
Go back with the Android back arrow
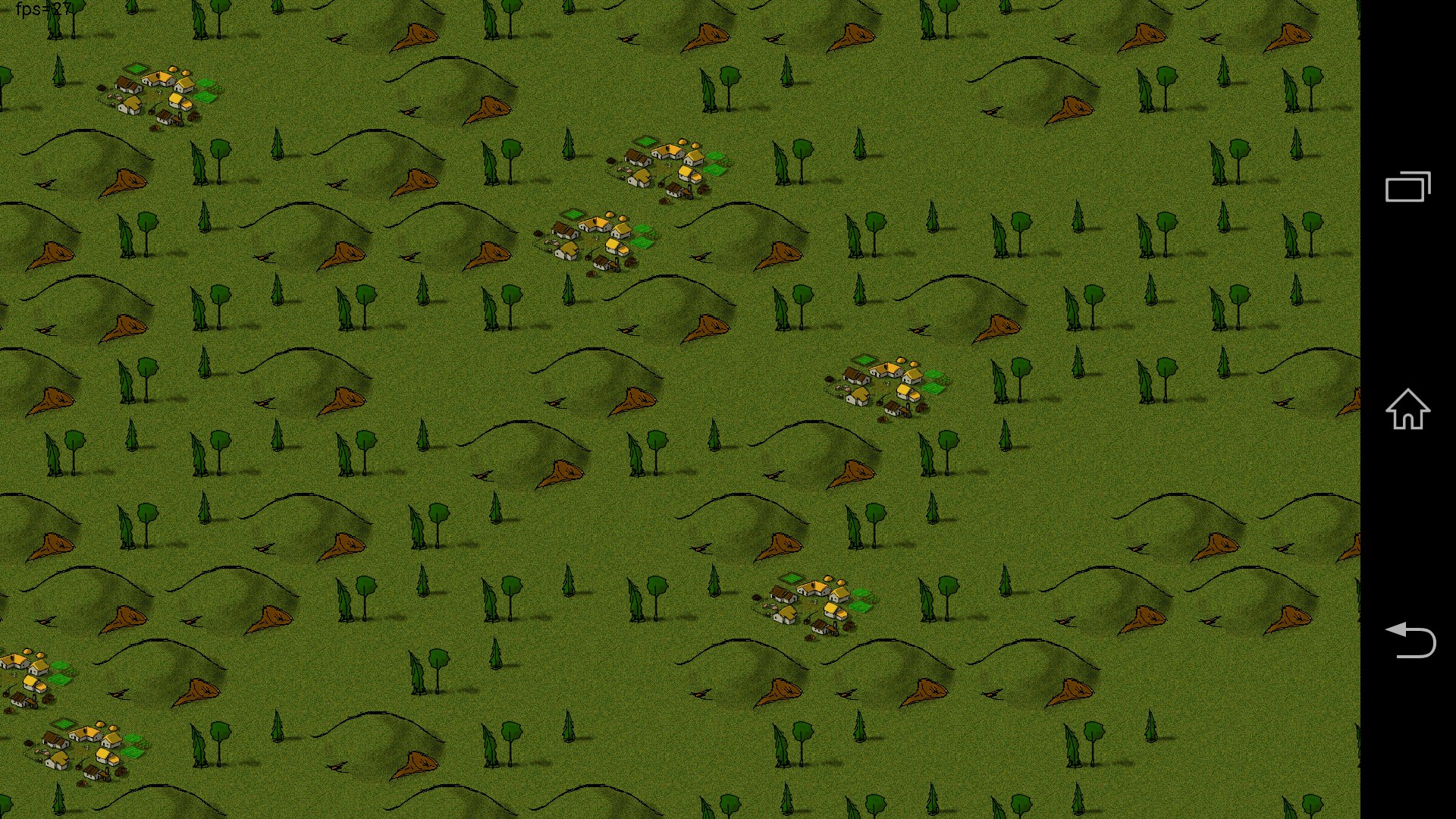click(x=1410, y=641)
